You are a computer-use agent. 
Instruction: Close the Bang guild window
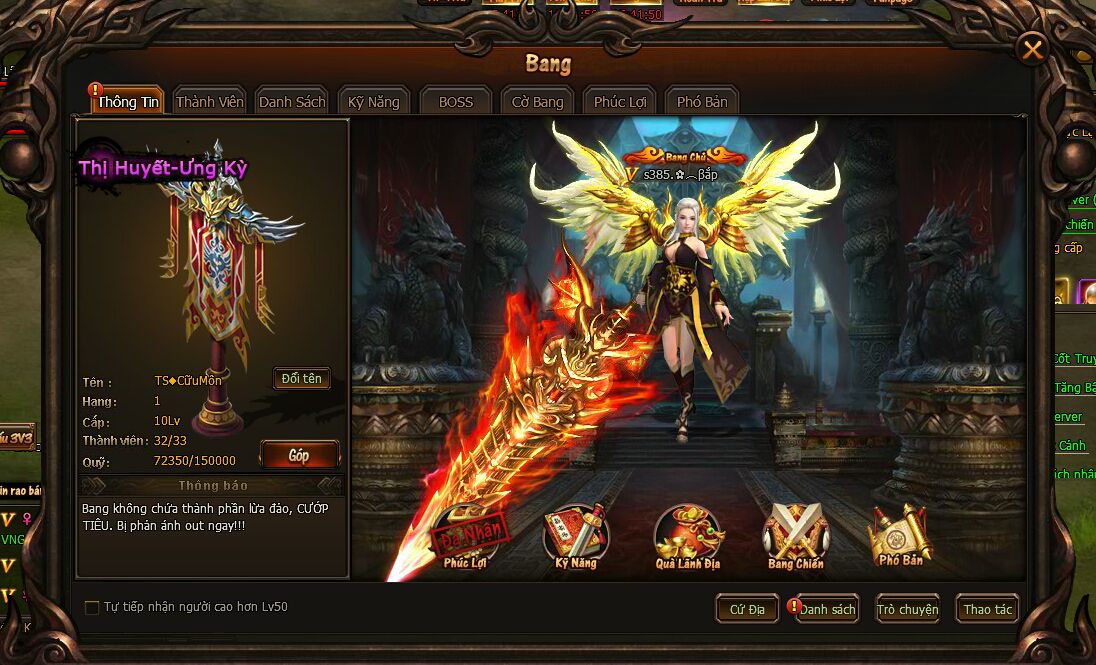[1032, 48]
